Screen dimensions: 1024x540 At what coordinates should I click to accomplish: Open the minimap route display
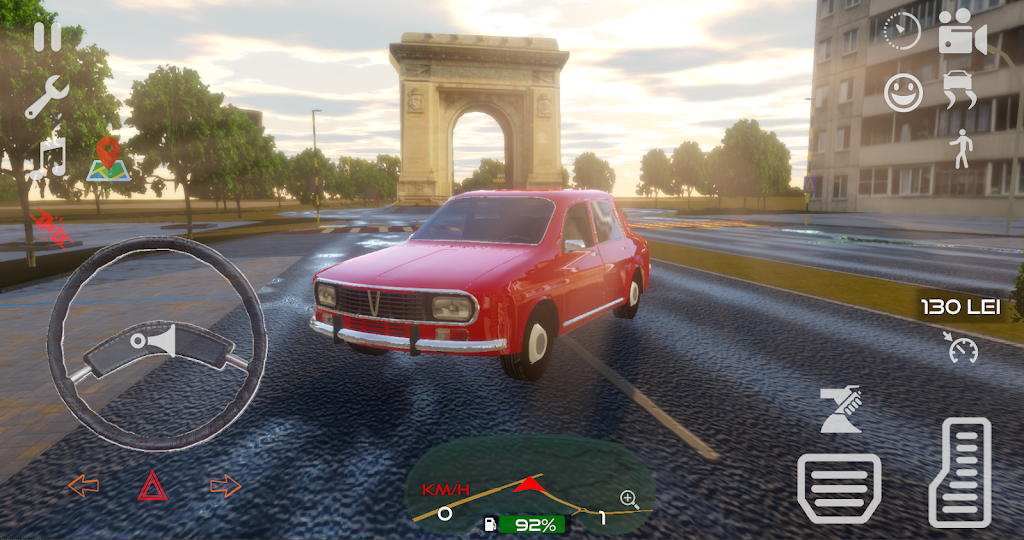pyautogui.click(x=530, y=490)
